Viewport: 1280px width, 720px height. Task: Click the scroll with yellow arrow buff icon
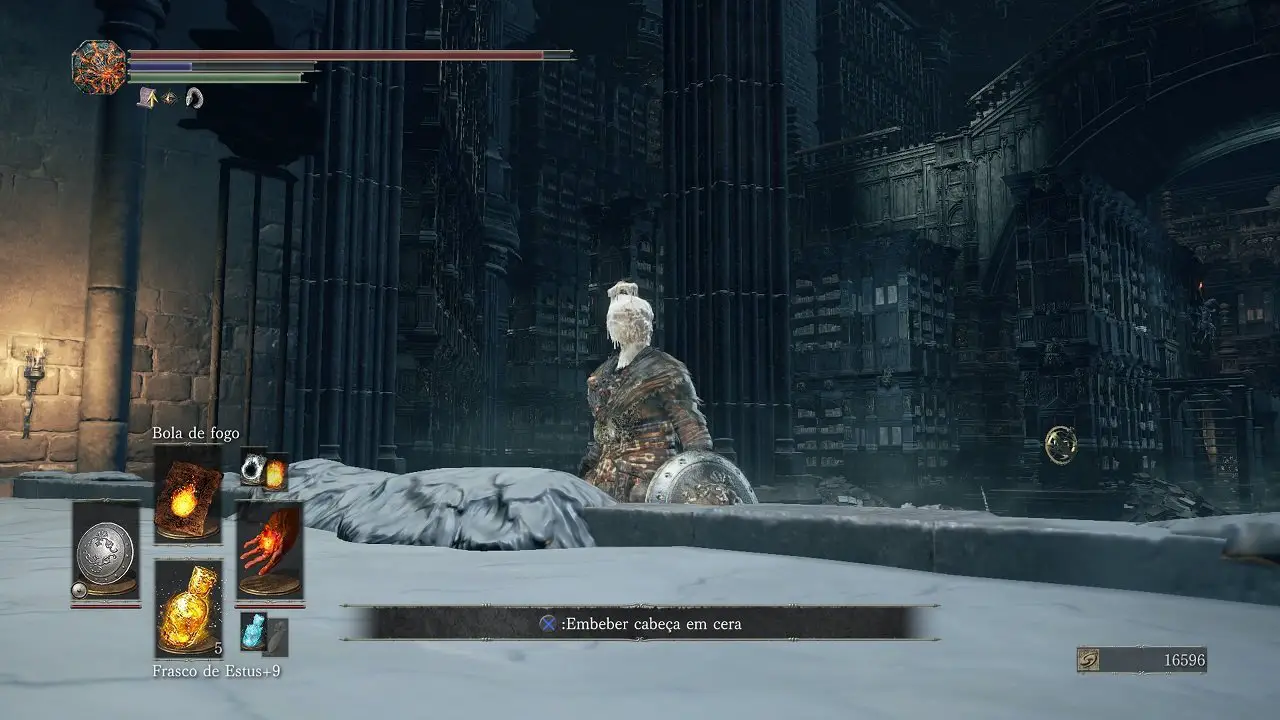click(147, 97)
